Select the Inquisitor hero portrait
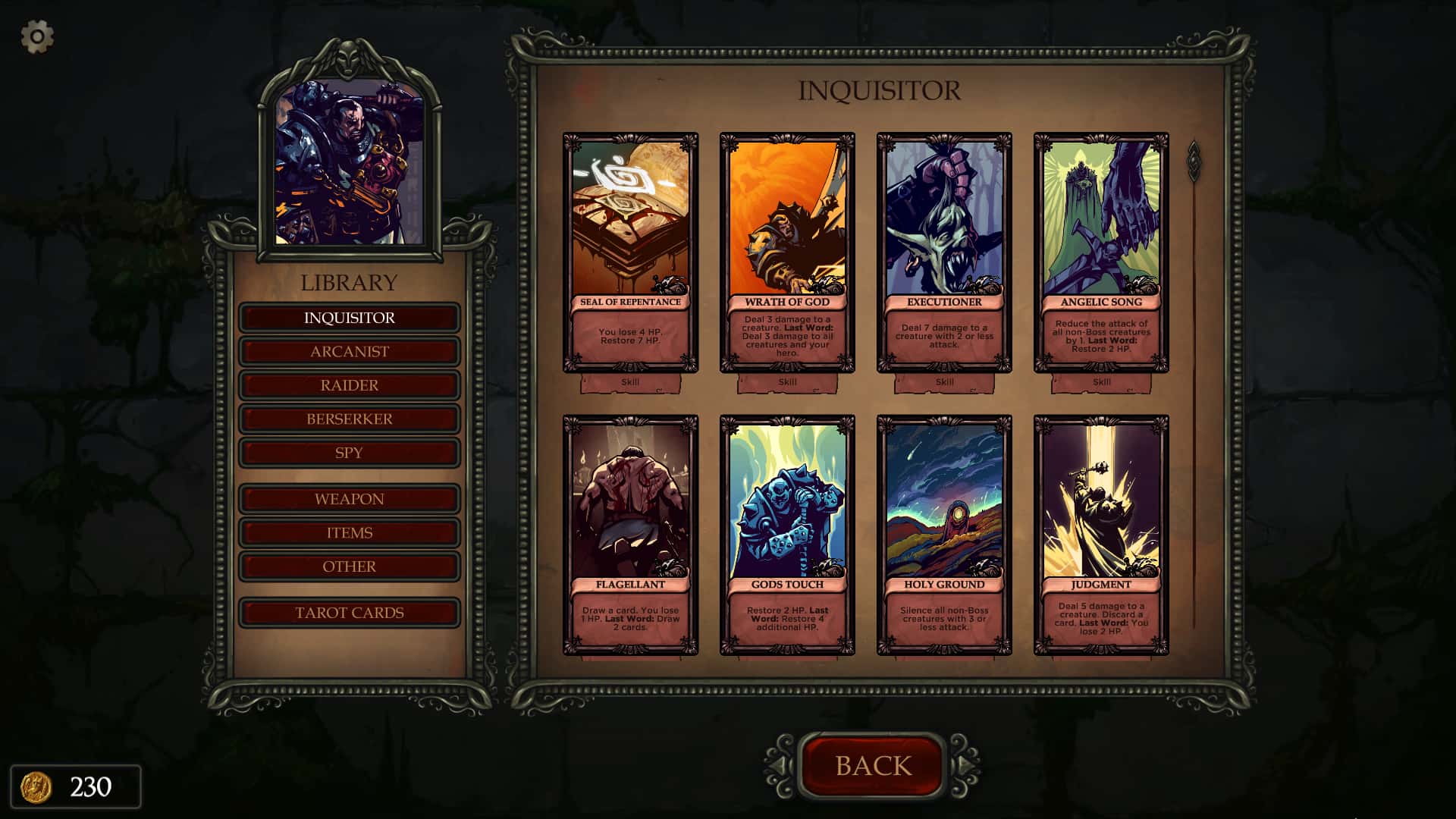Image resolution: width=1456 pixels, height=819 pixels. coord(349,163)
